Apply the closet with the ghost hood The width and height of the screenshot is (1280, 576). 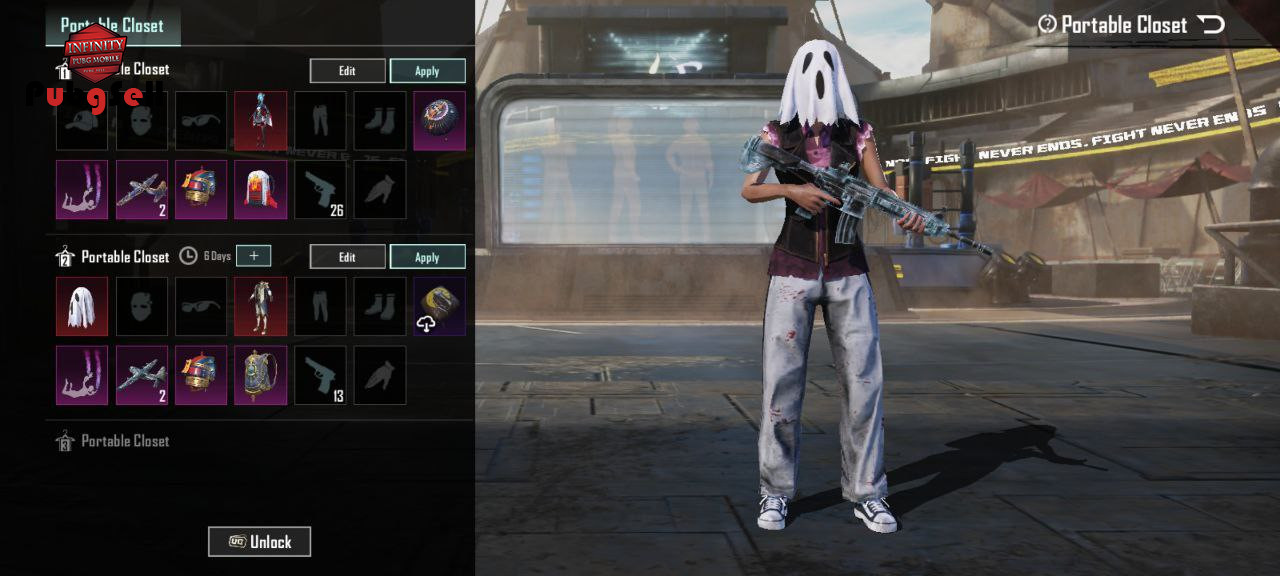(x=427, y=257)
